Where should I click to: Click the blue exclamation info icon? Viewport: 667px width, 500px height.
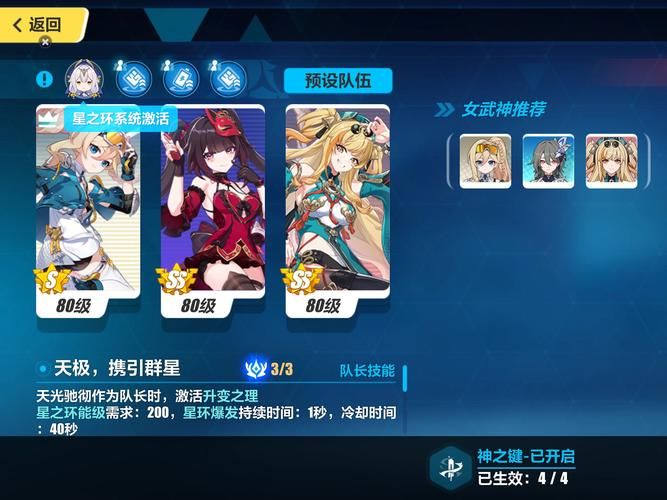coord(44,78)
